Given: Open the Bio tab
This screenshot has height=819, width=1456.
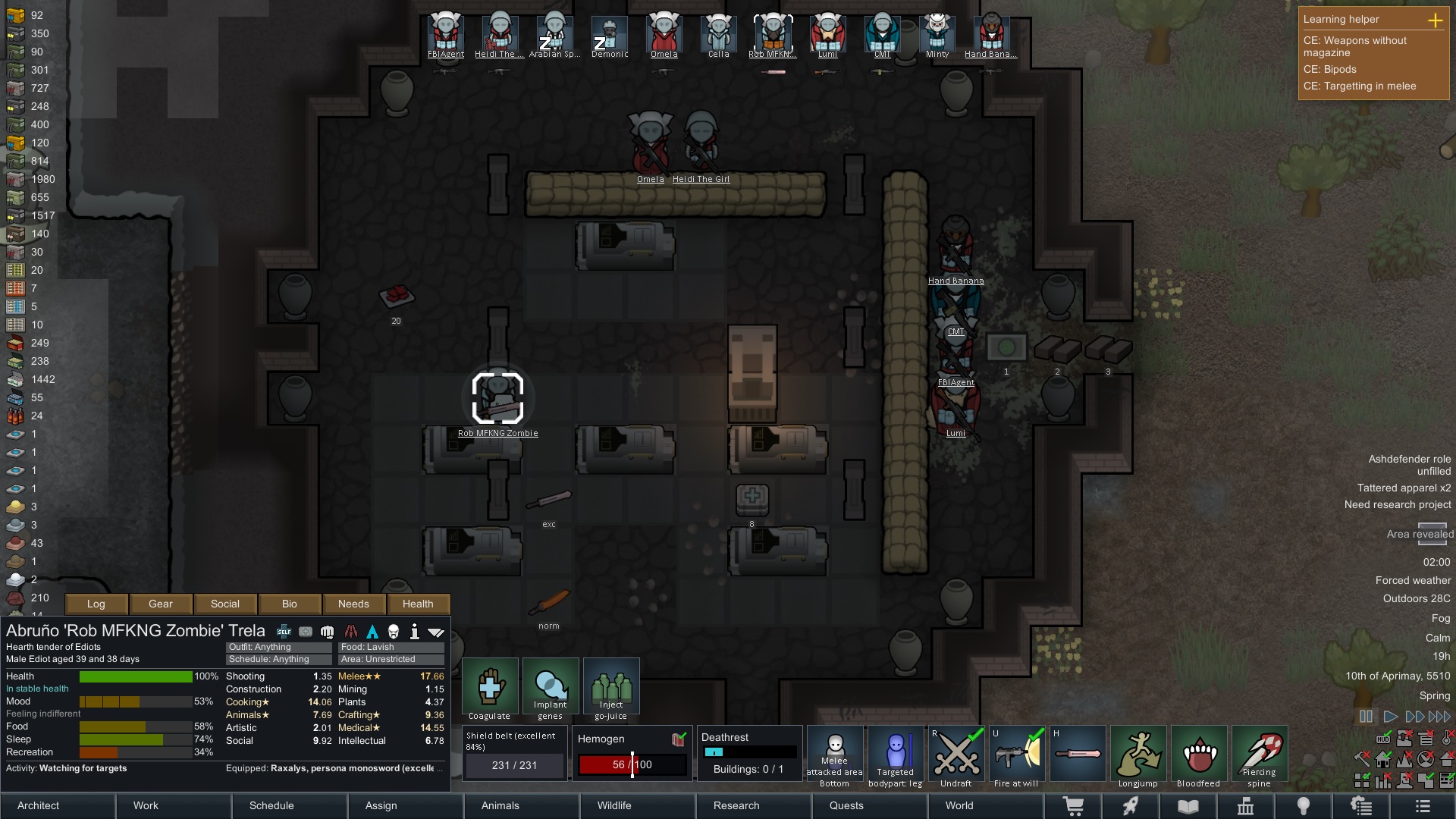Looking at the screenshot, I should [289, 604].
